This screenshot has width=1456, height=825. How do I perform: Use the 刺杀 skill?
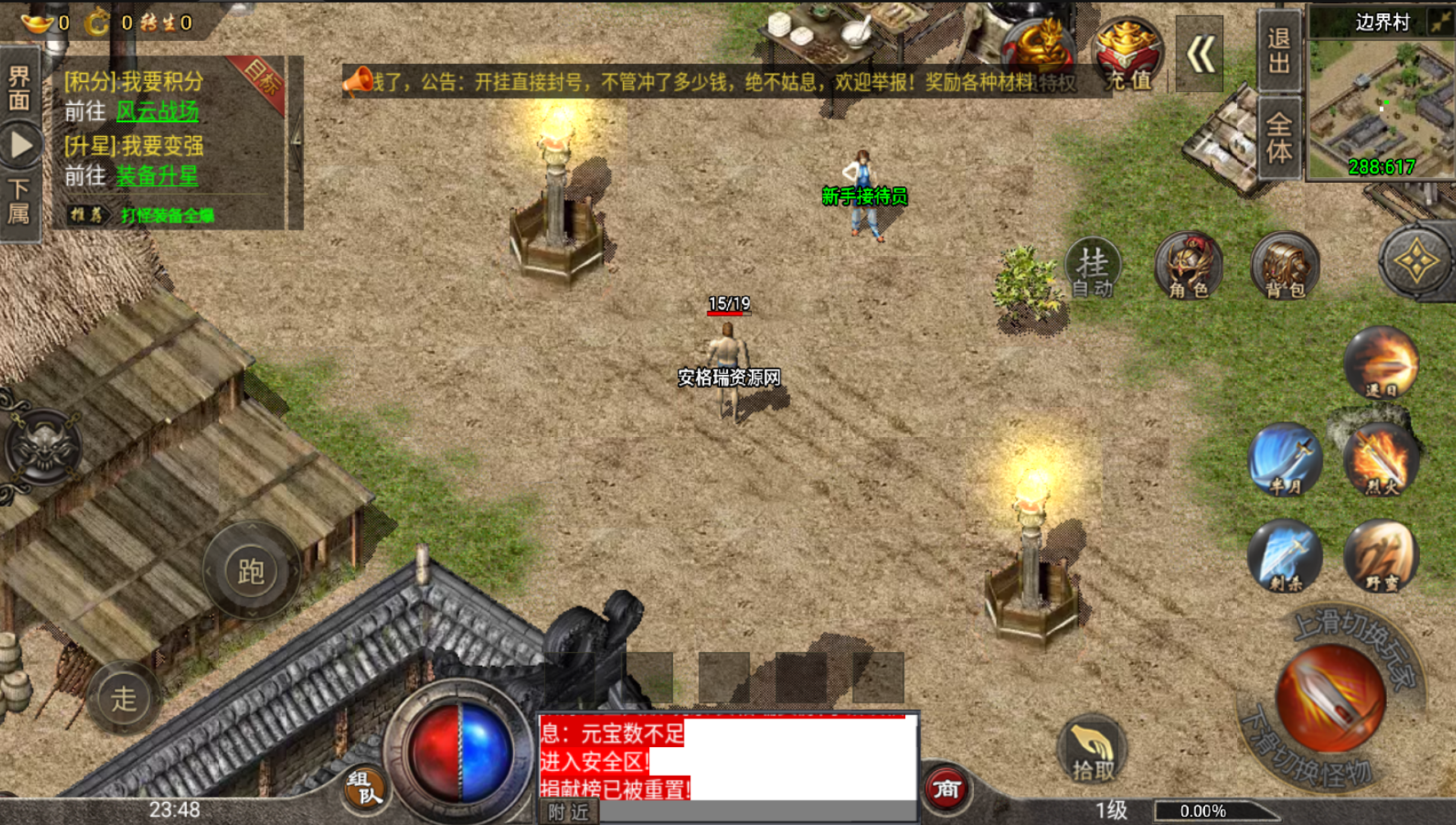[x=1285, y=556]
